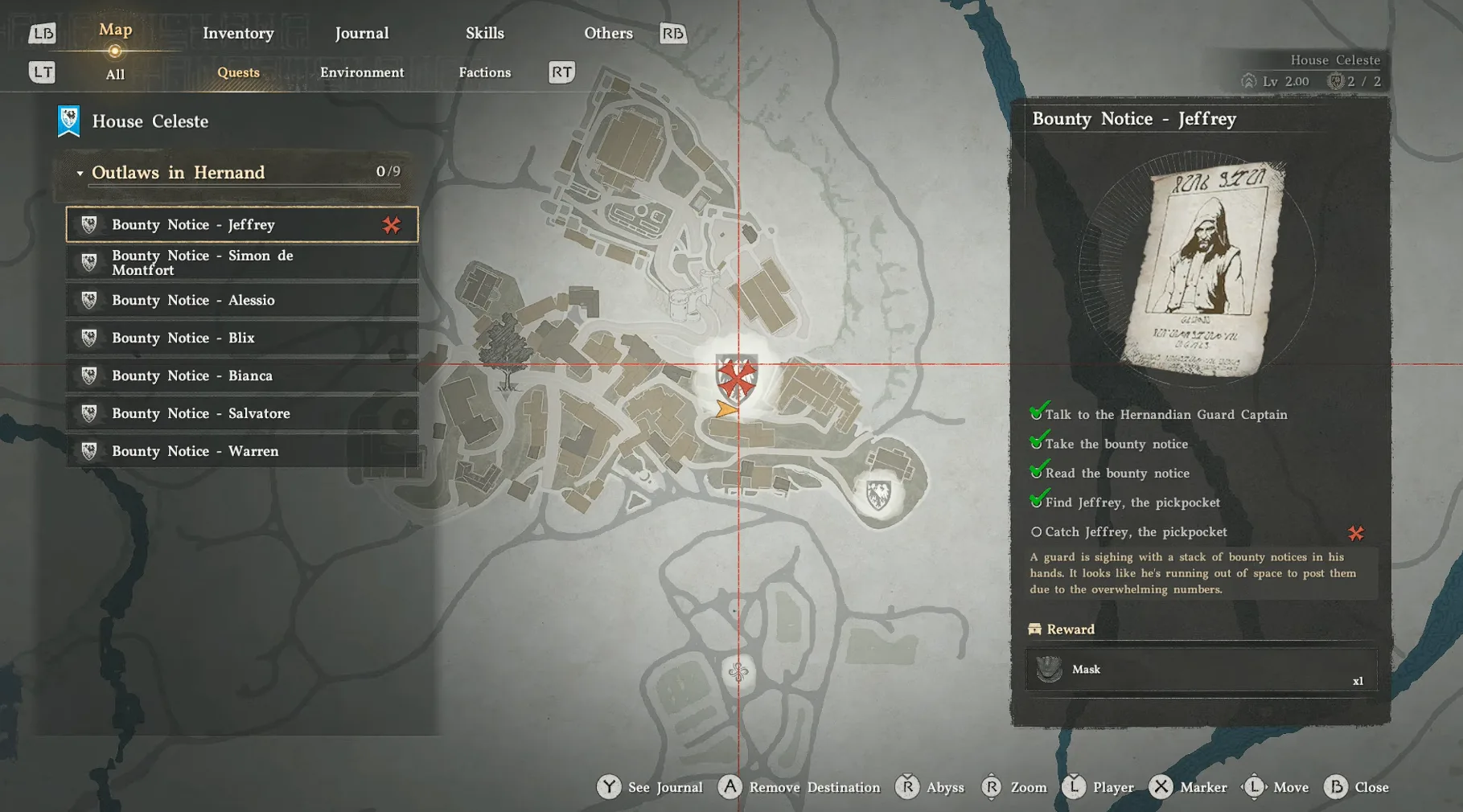The width and height of the screenshot is (1463, 812).
Task: Open the Factions subtab
Action: pos(484,72)
